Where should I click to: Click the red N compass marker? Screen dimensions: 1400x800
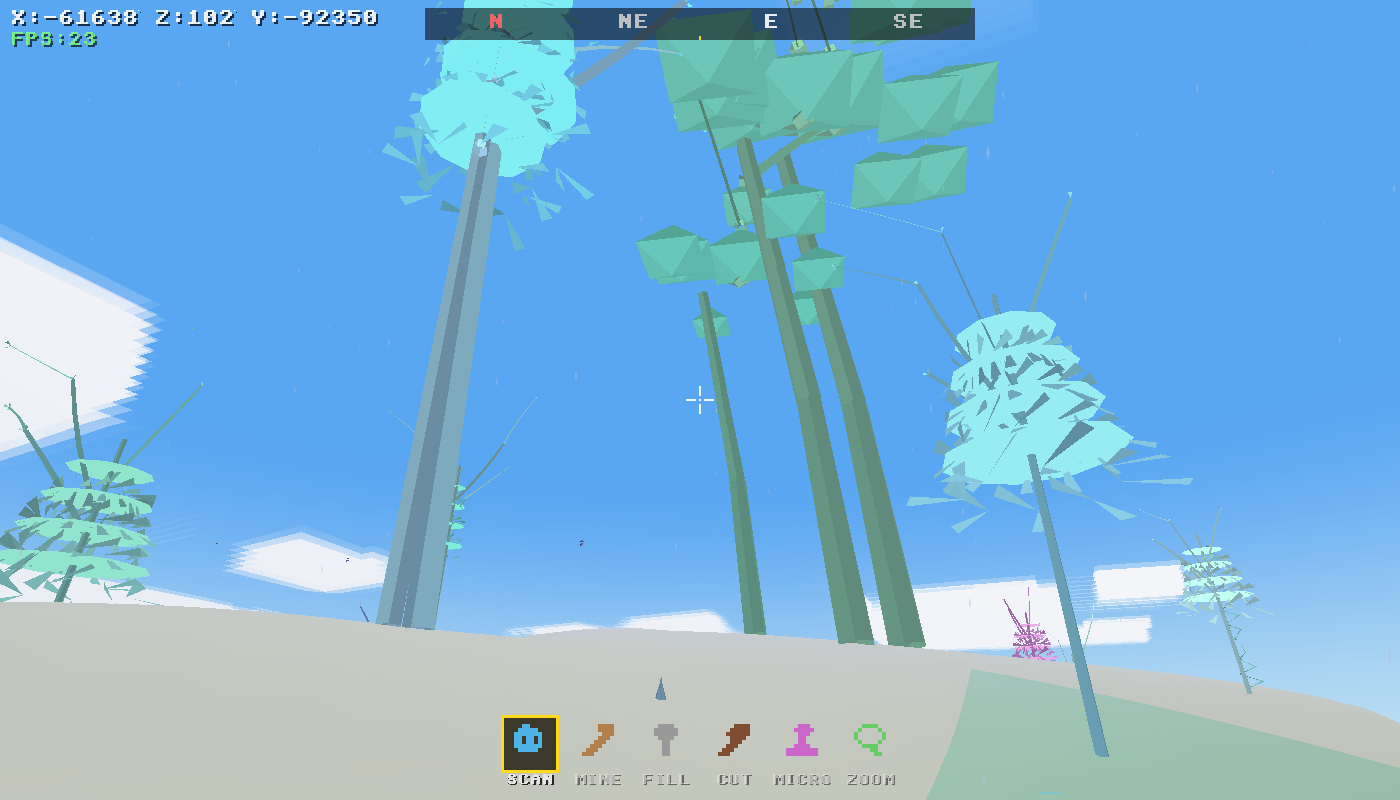point(493,20)
